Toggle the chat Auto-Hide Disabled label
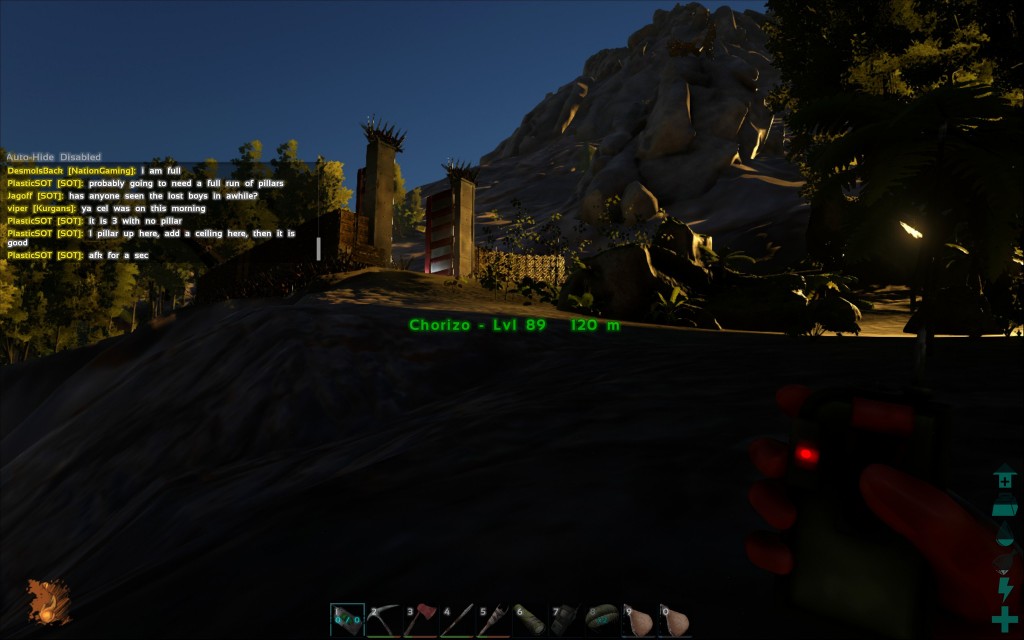The height and width of the screenshot is (640, 1024). click(54, 157)
